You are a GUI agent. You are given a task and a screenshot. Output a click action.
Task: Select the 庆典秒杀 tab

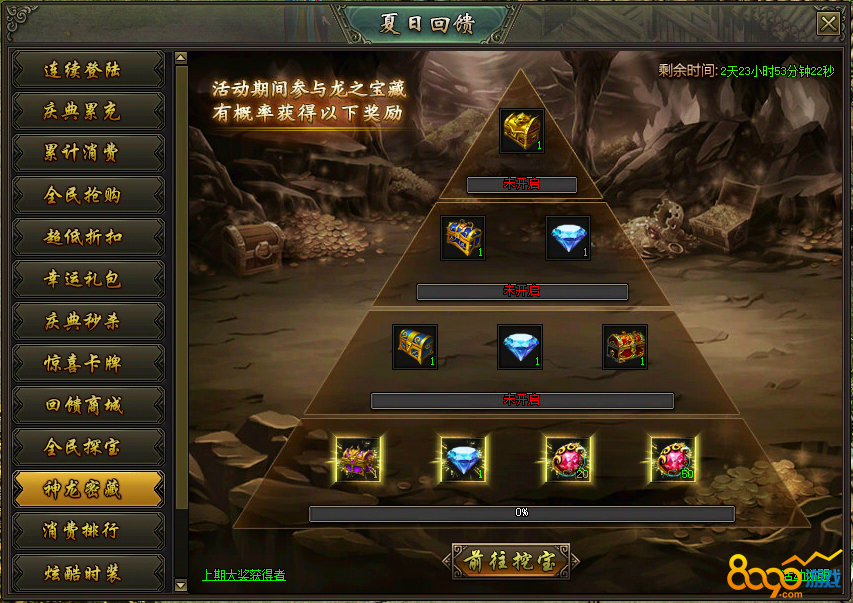(x=87, y=322)
